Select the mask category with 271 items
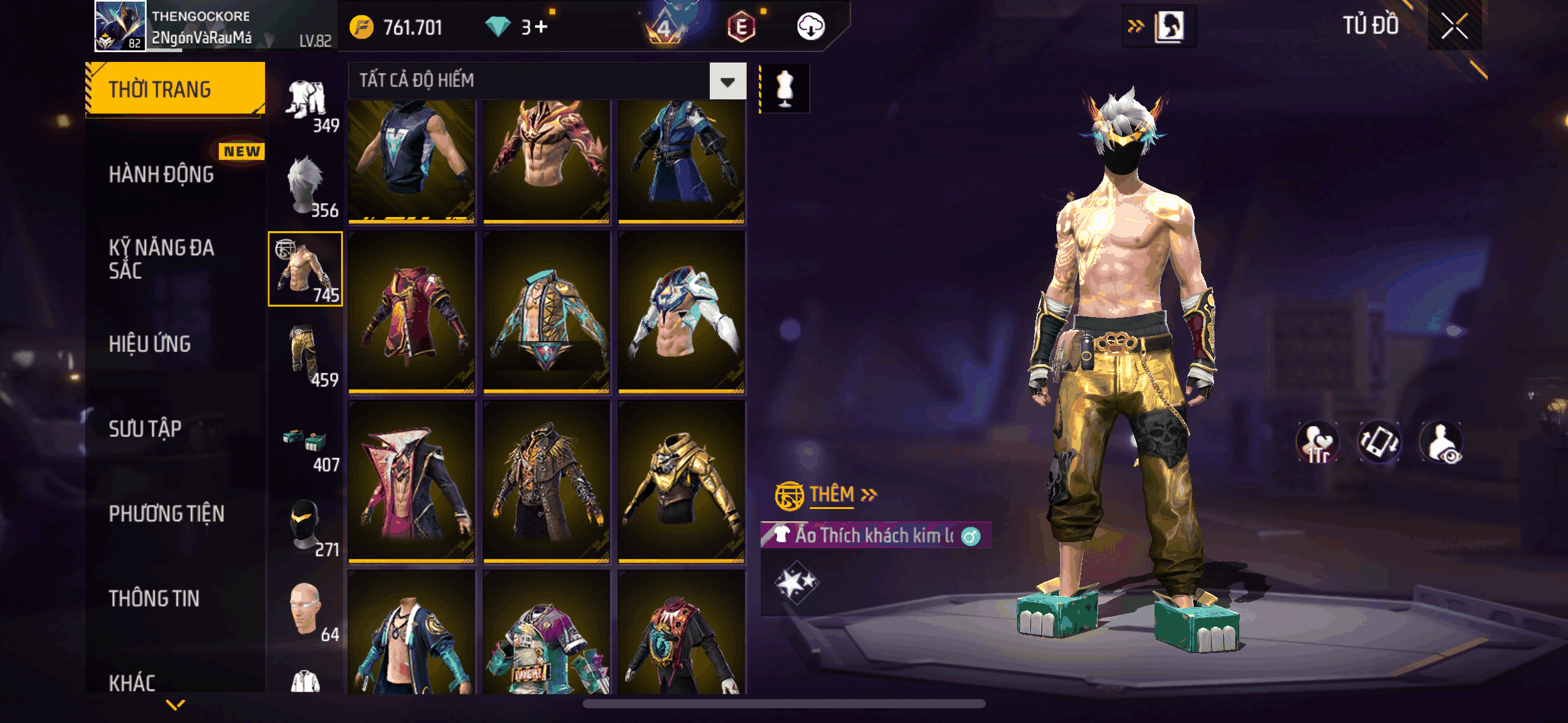1568x723 pixels. (306, 525)
